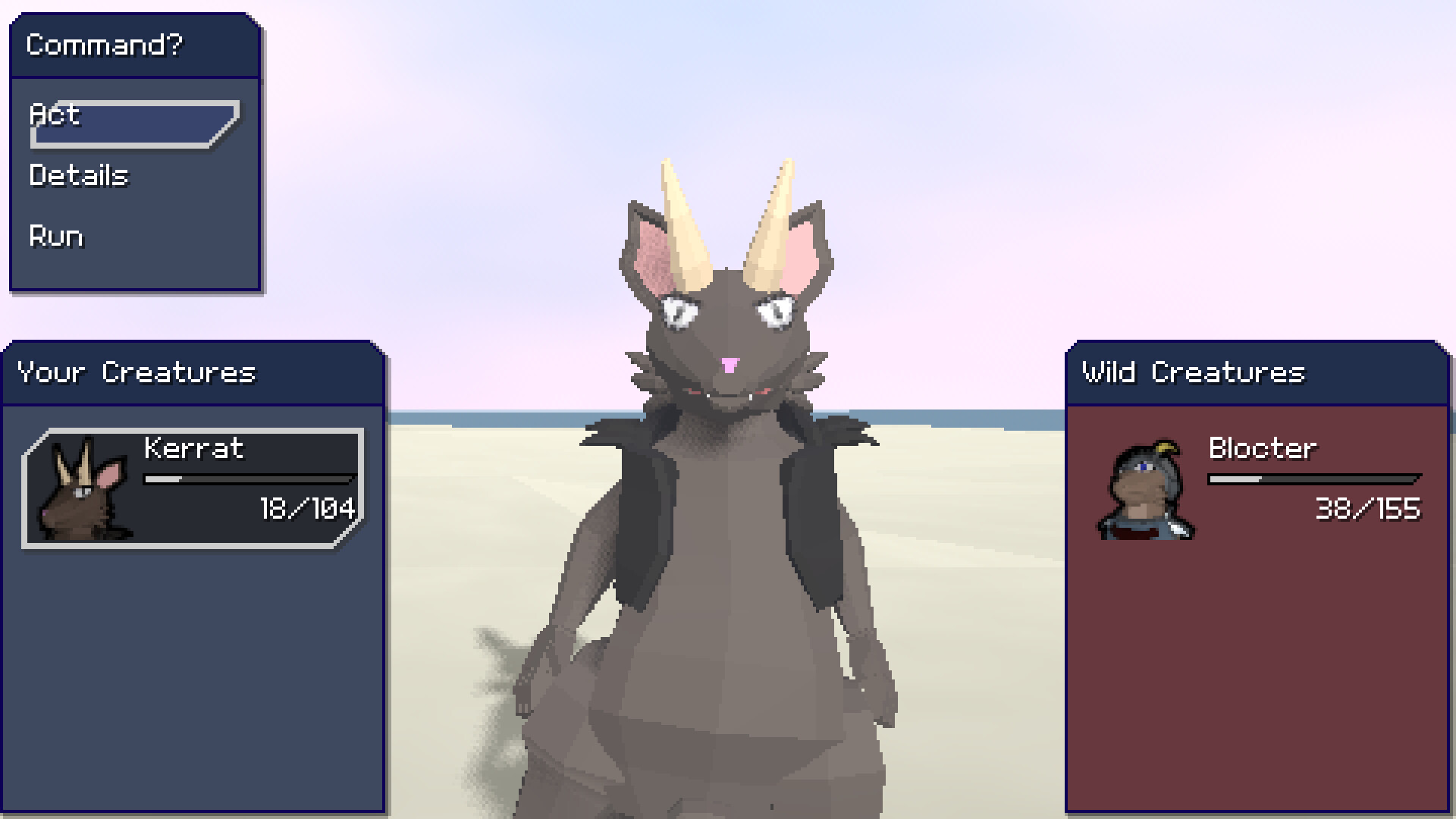Click the creature's pink nose

click(729, 366)
